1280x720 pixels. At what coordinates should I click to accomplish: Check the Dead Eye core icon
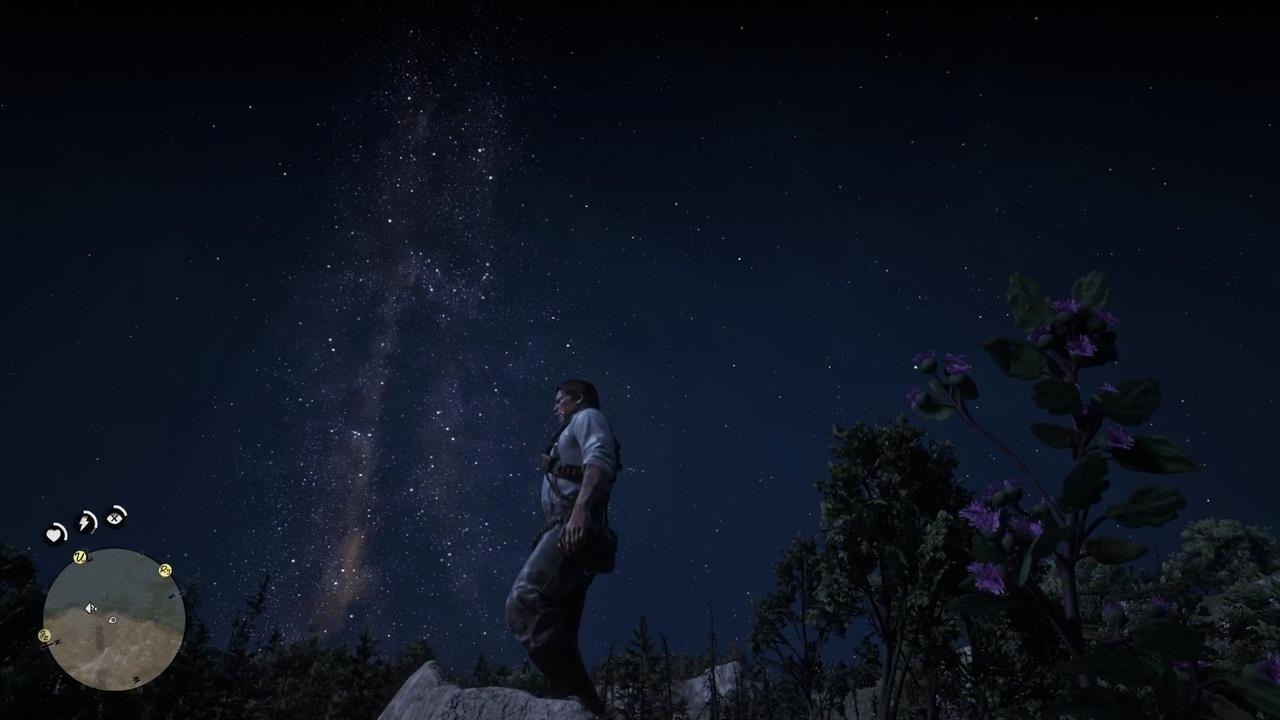coord(116,517)
